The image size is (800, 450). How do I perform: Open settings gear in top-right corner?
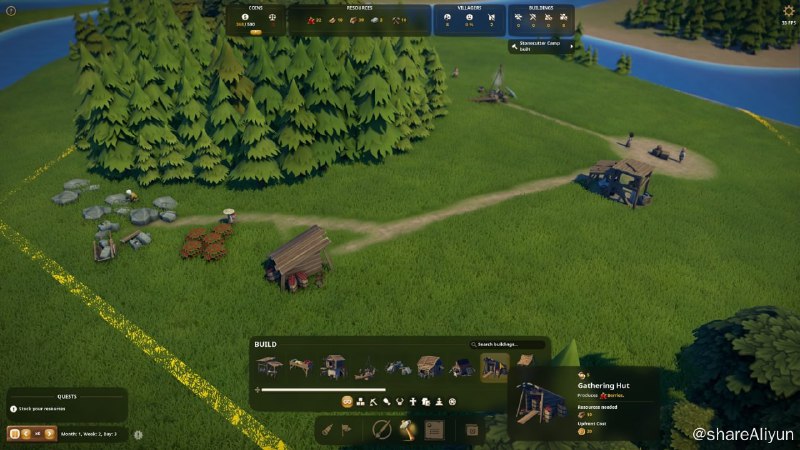pyautogui.click(x=789, y=11)
